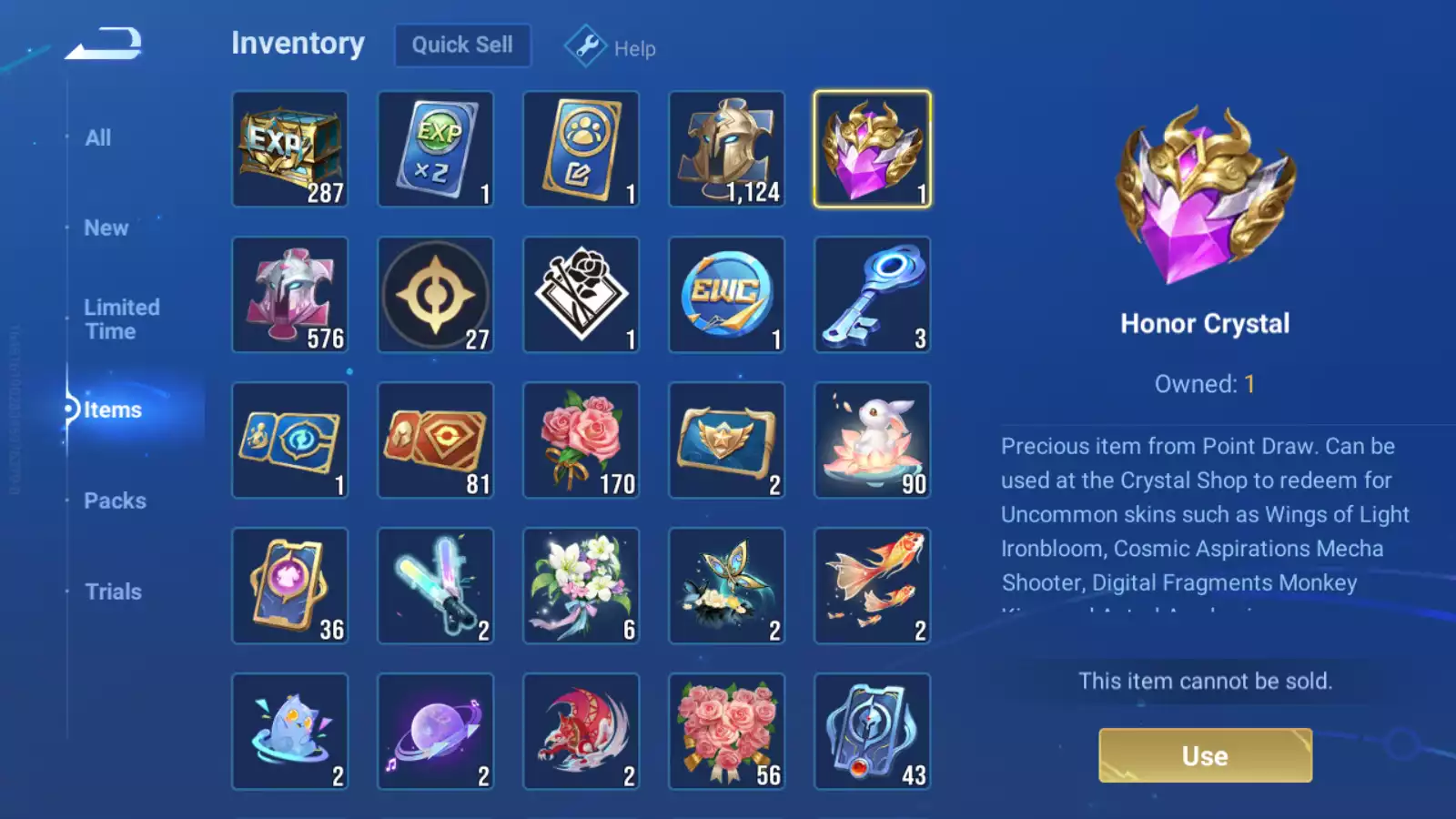
Task: Select the pink rose bouquet with 170
Action: coord(581,440)
